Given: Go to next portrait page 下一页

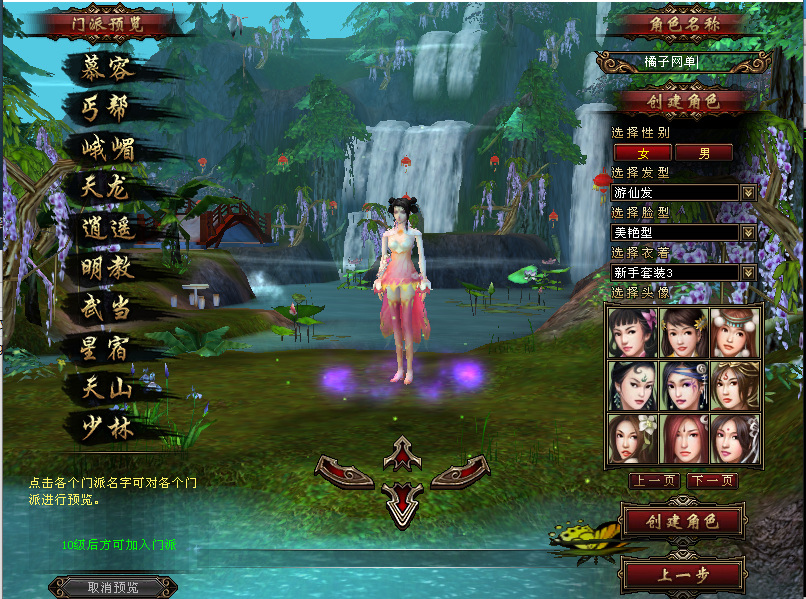Looking at the screenshot, I should point(713,481).
